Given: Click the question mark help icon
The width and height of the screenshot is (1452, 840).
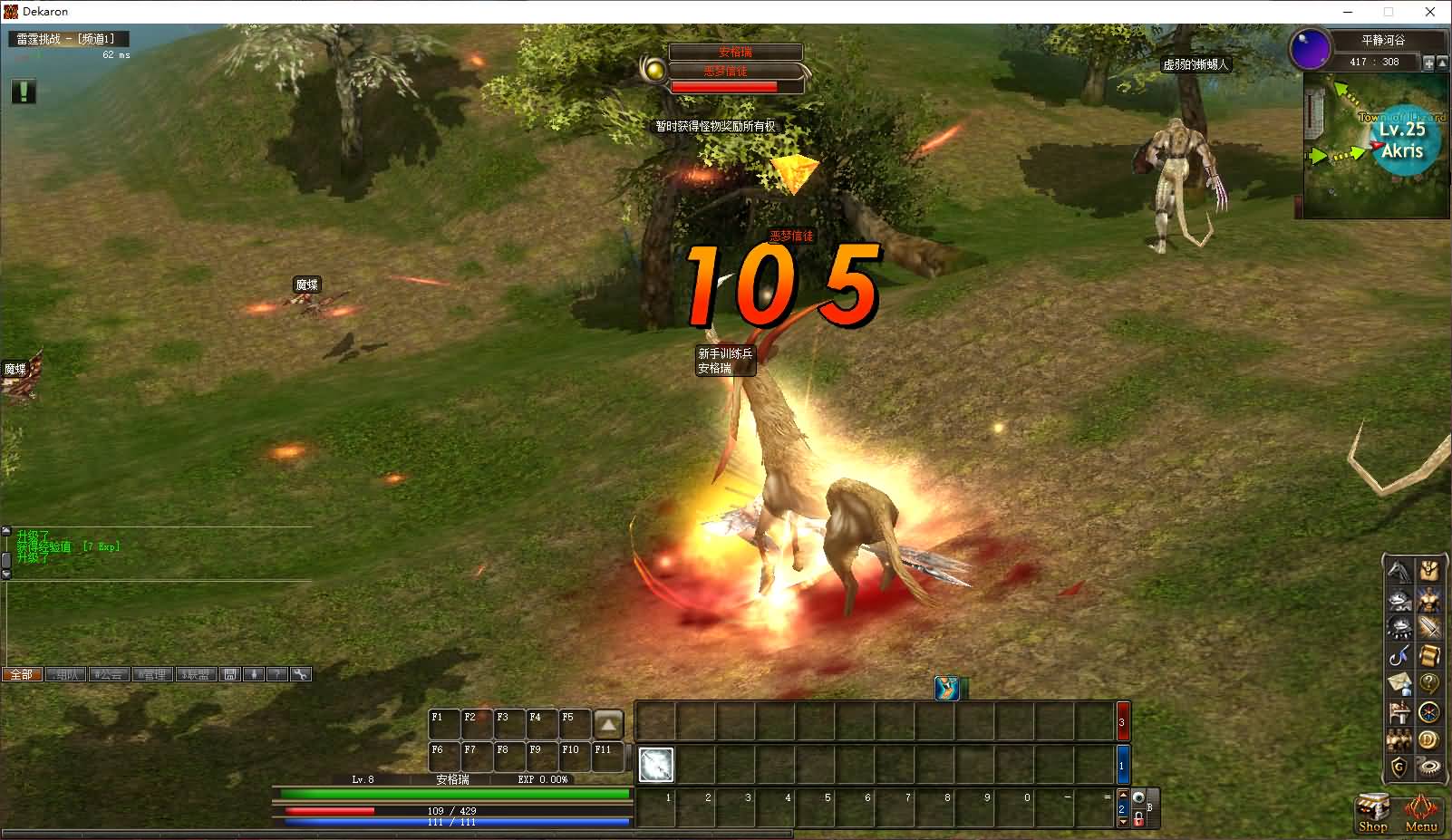Looking at the screenshot, I should tap(1429, 683).
